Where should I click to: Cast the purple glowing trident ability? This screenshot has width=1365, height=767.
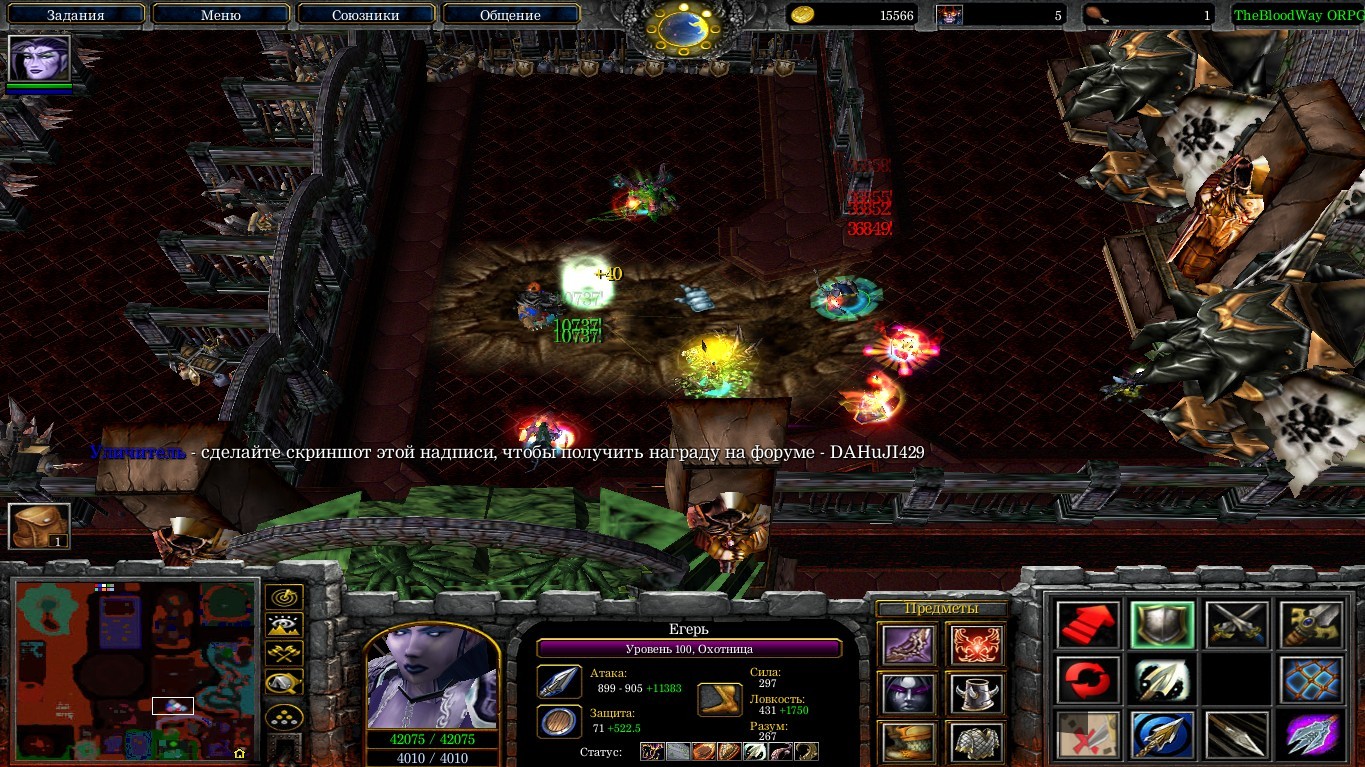pyautogui.click(x=1311, y=736)
